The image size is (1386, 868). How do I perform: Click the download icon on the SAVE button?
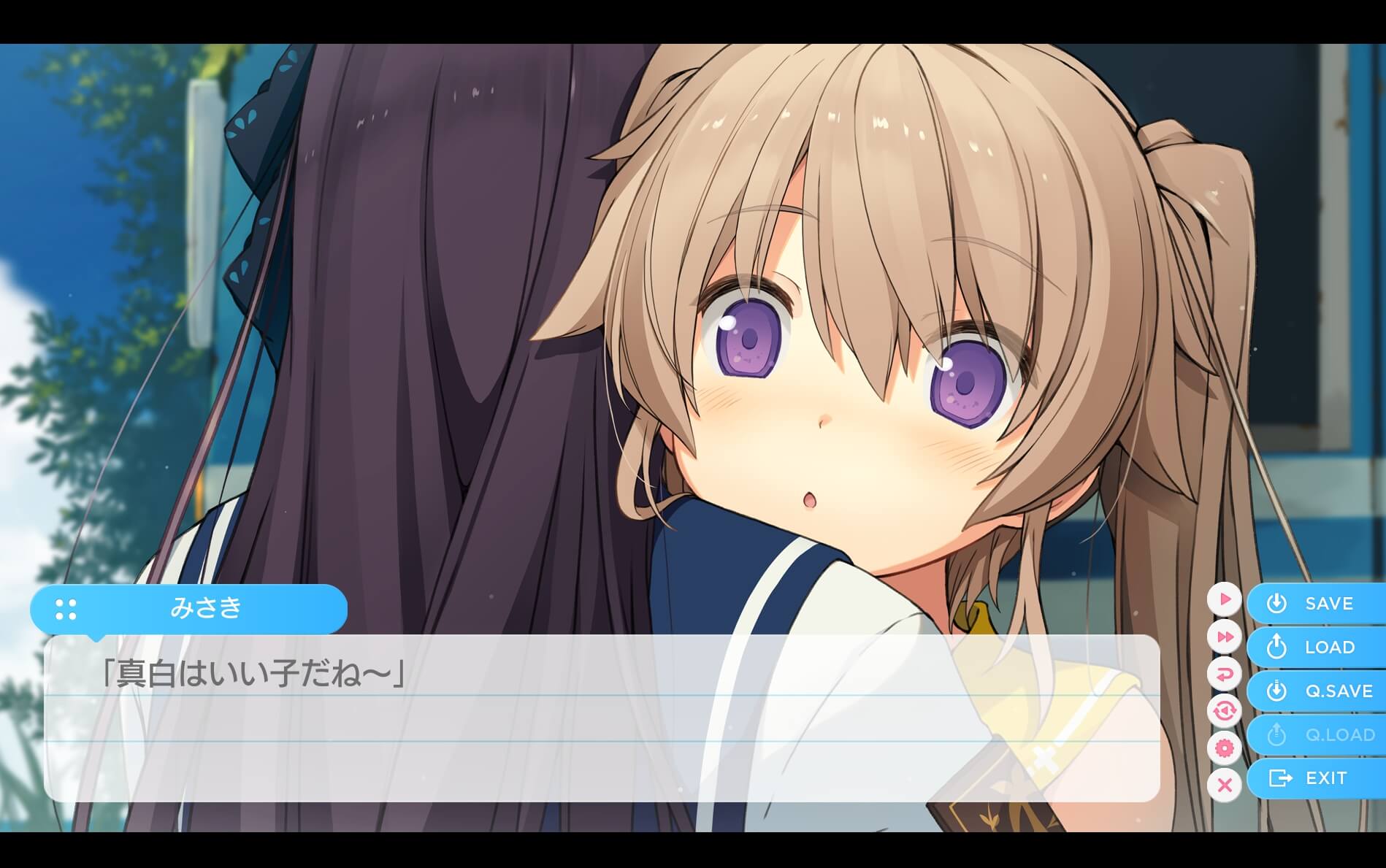(1276, 604)
